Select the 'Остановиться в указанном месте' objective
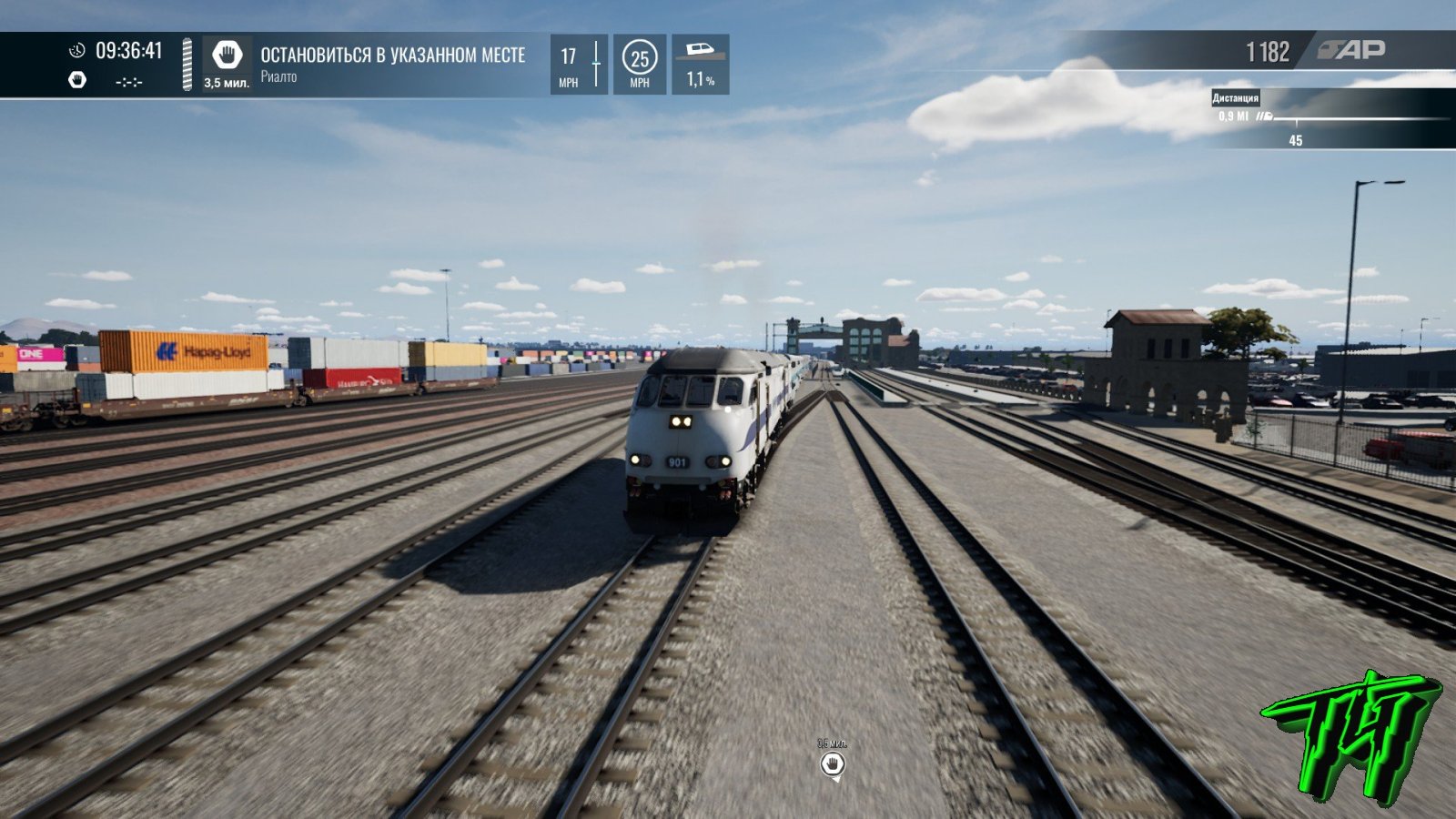Image resolution: width=1456 pixels, height=819 pixels. tap(393, 56)
